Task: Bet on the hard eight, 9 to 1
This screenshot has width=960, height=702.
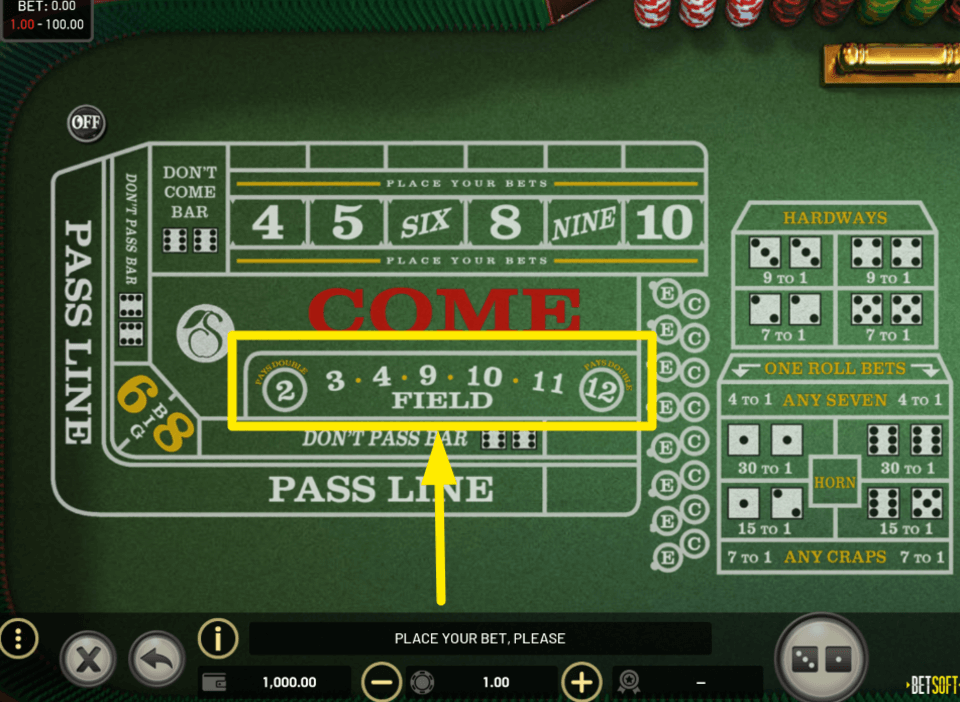Action: click(x=887, y=260)
